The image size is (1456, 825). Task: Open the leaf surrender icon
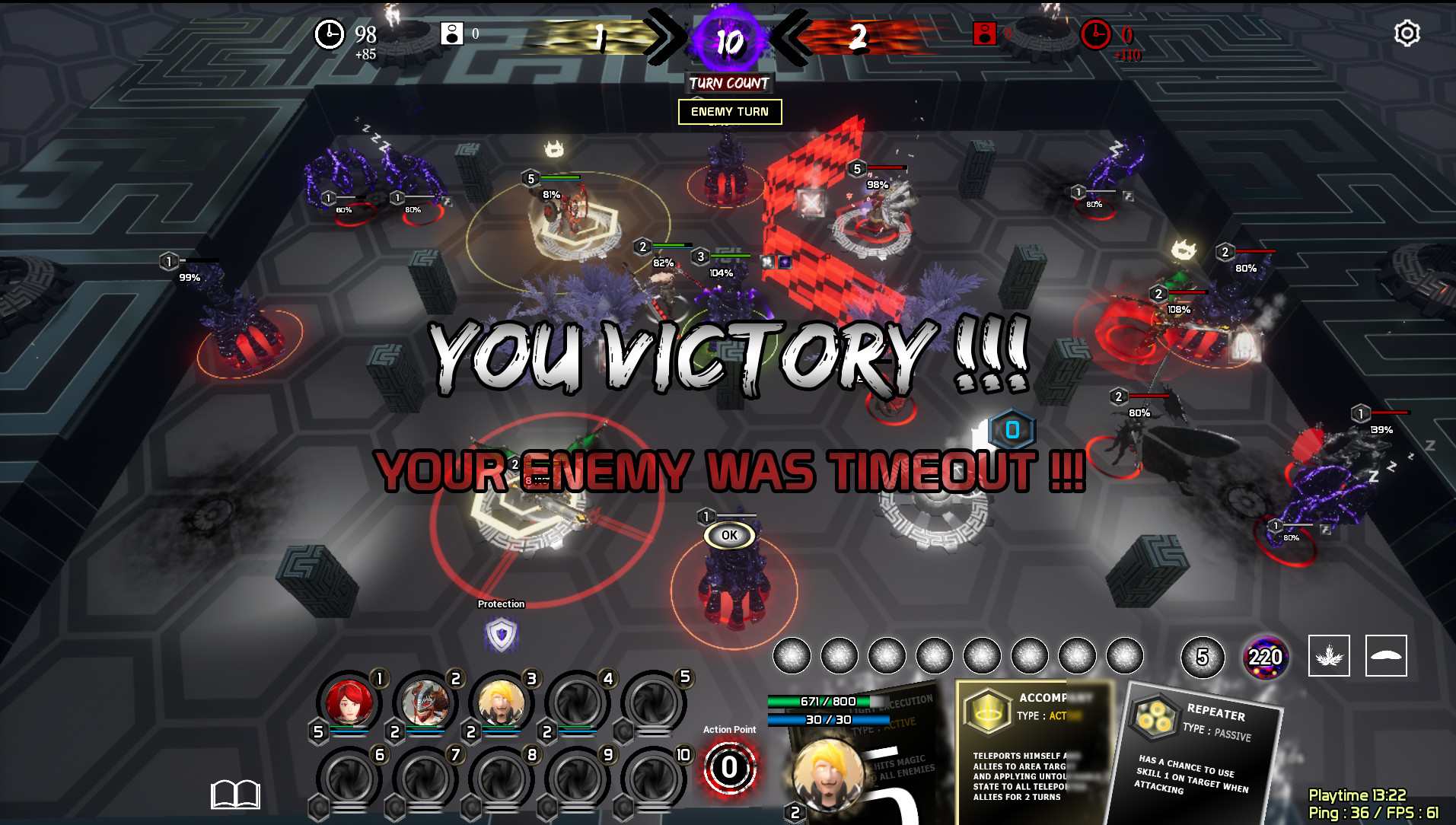[1328, 656]
